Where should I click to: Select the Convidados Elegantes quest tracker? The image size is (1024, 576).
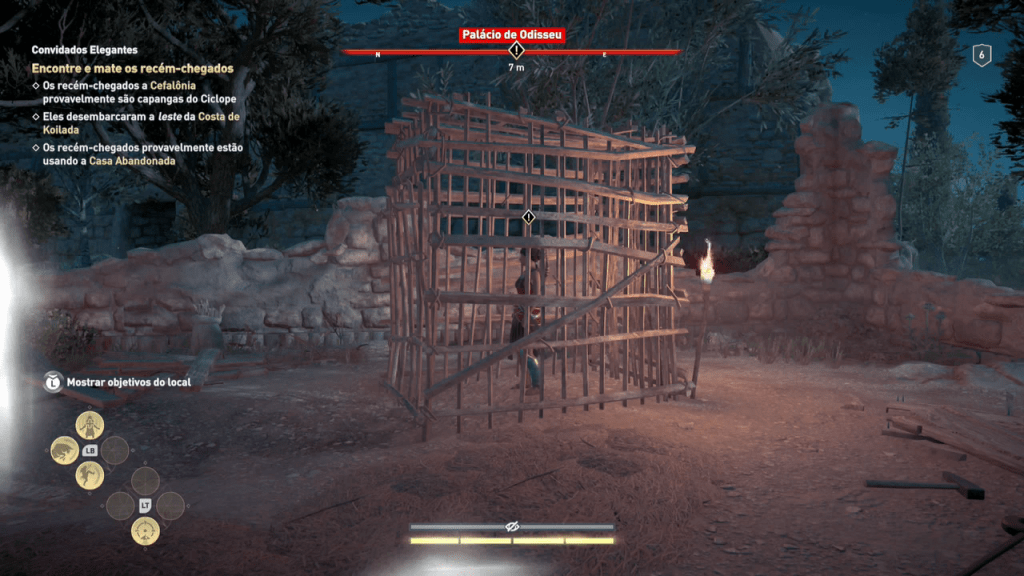[x=85, y=49]
